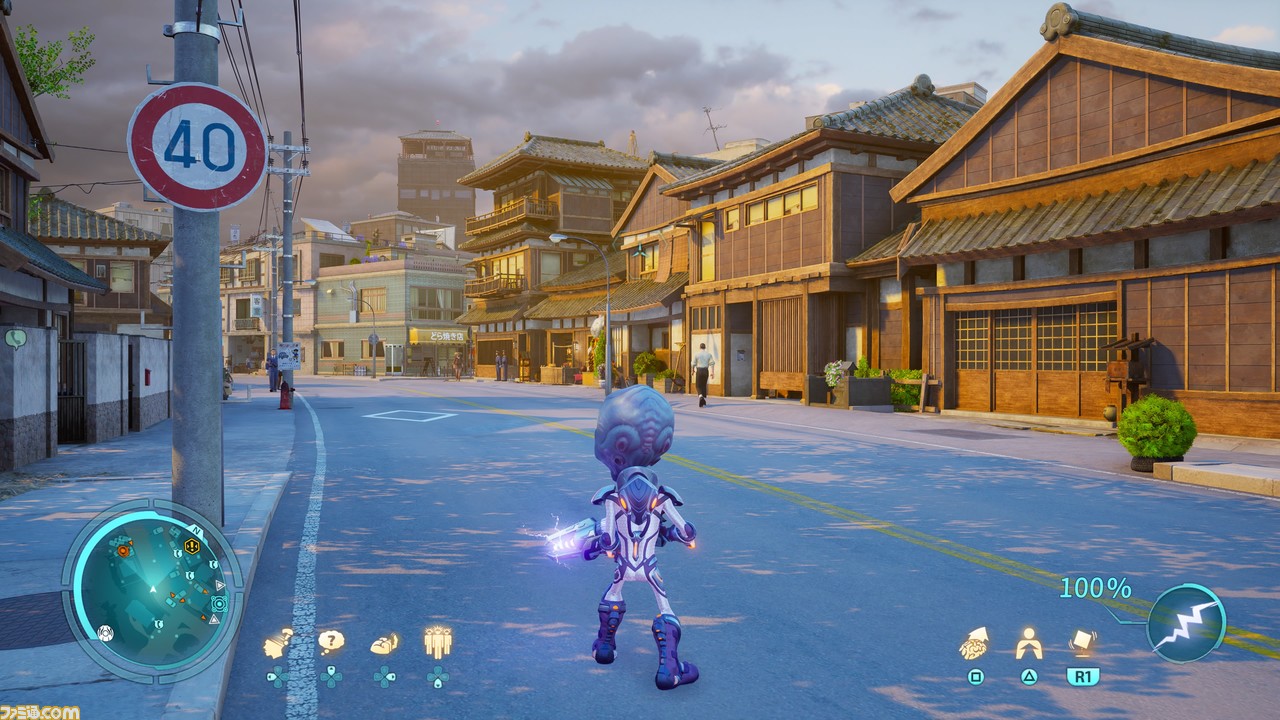Select the body snatch person icon
The height and width of the screenshot is (720, 1280).
click(x=1028, y=644)
